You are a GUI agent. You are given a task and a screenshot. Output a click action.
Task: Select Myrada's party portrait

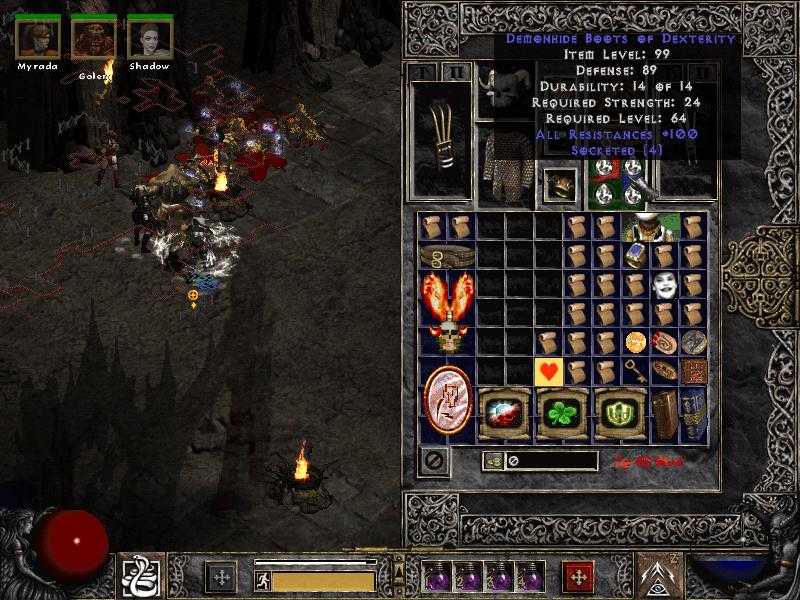[x=38, y=38]
